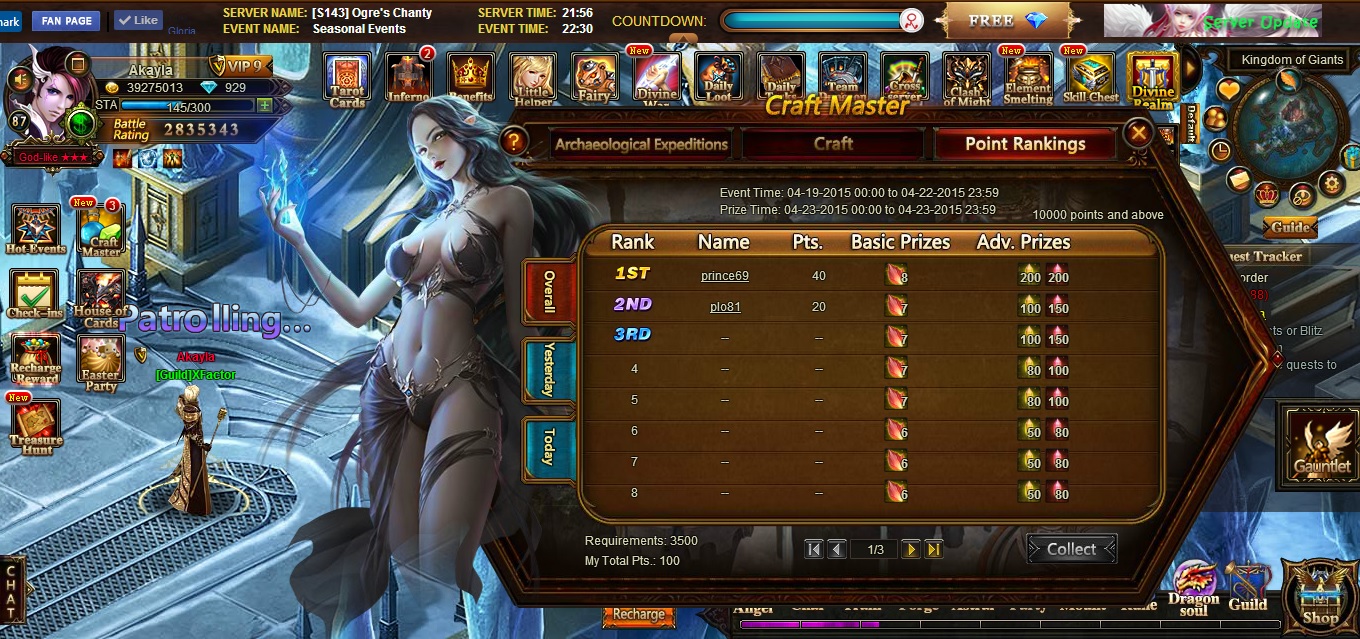Open the Craft Master help question mark
1360x639 pixels.
[x=514, y=142]
